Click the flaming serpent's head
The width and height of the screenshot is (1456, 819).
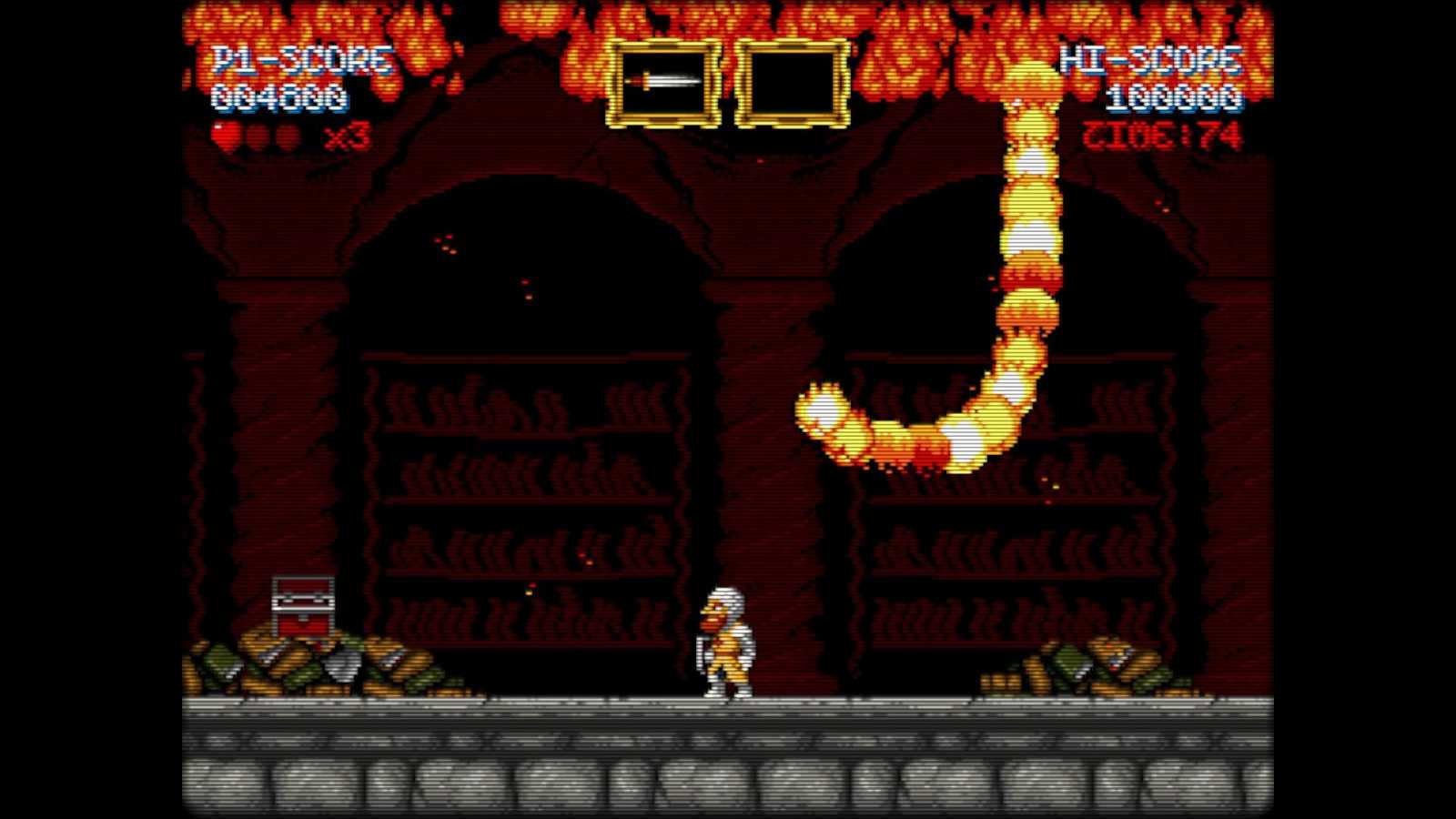tap(819, 409)
